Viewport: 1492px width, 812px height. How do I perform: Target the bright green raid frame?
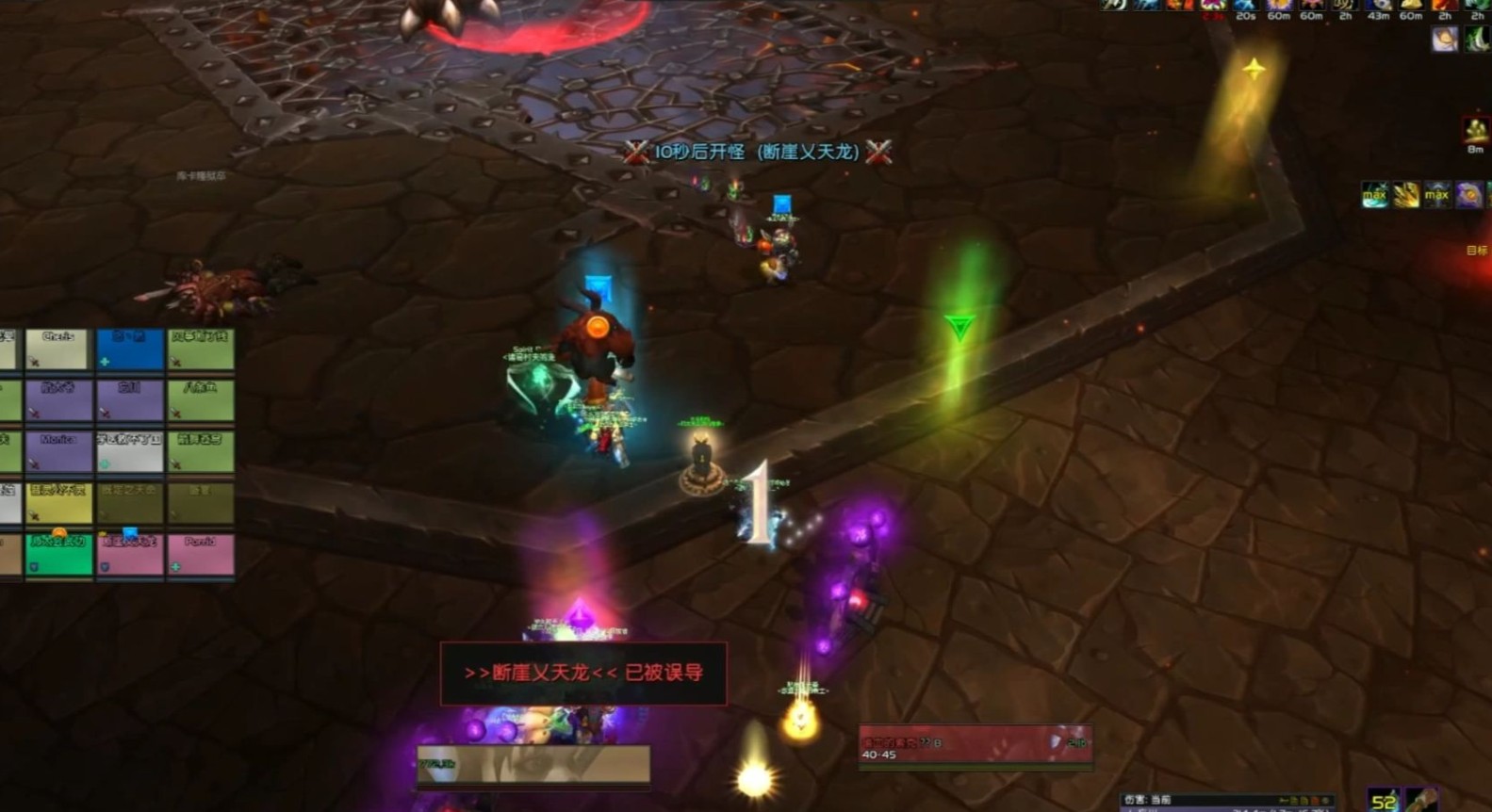coord(58,555)
